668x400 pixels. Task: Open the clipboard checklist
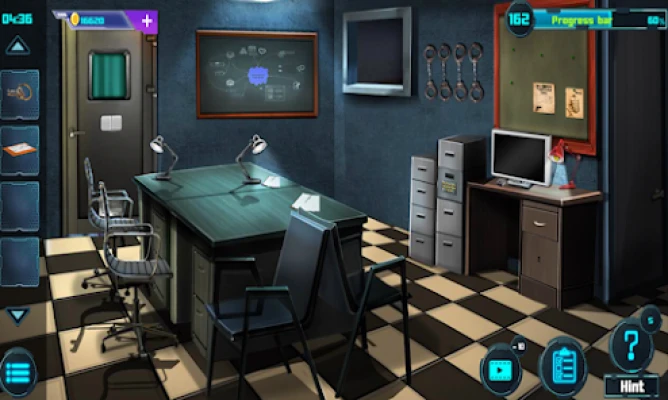(x=563, y=365)
